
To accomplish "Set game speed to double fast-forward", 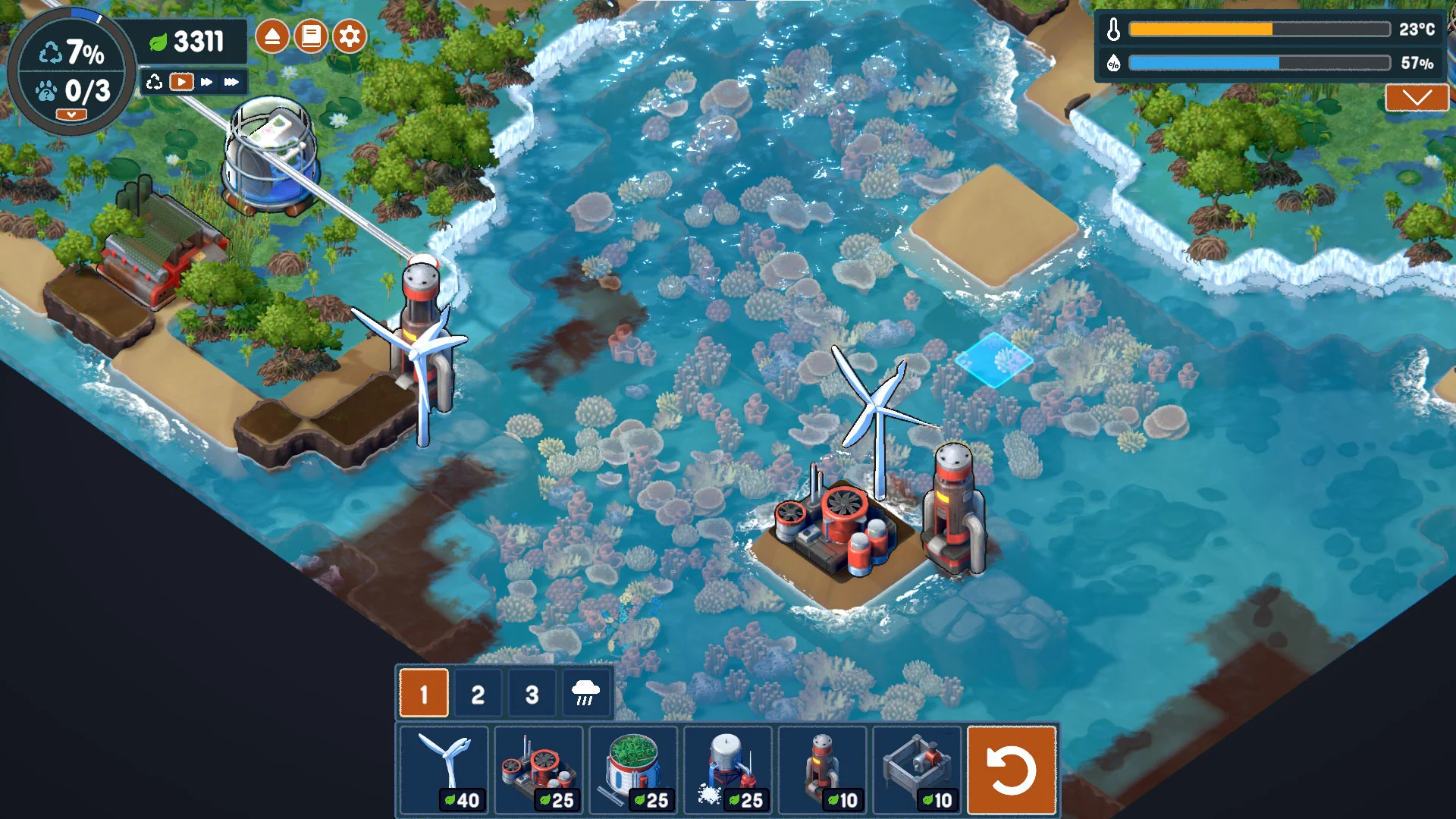I will point(206,82).
